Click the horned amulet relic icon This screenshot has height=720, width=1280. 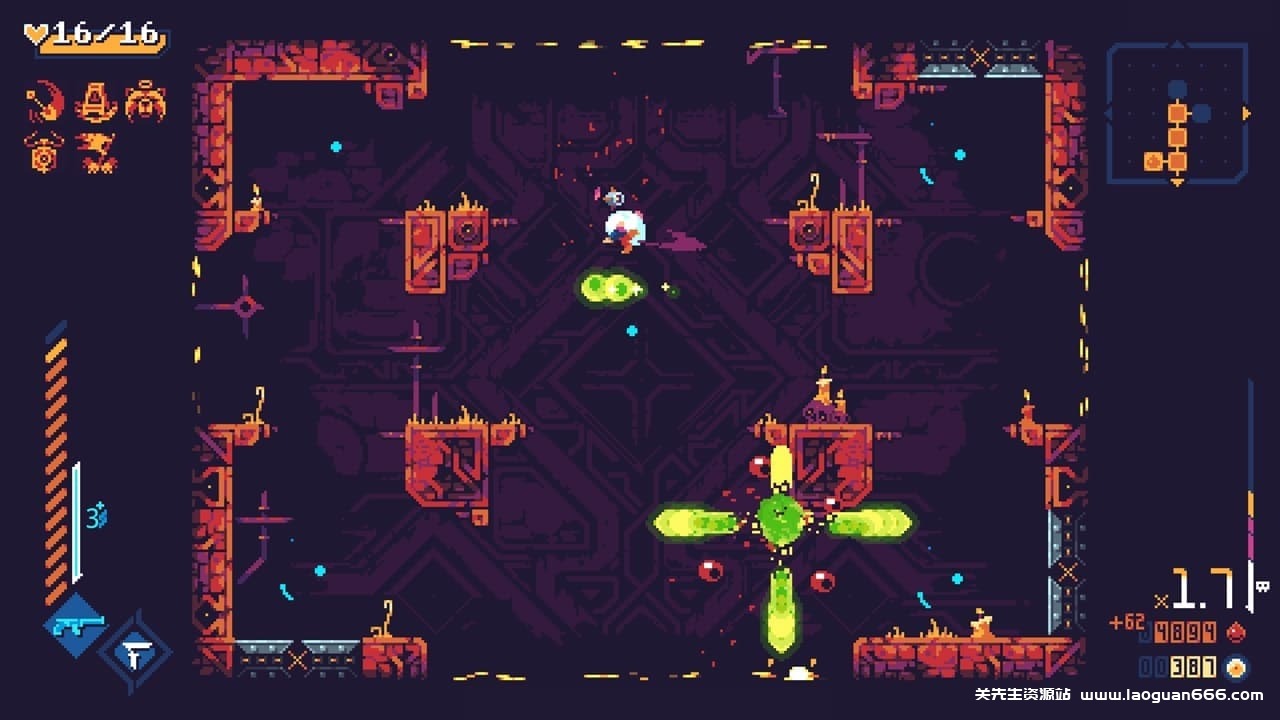tap(42, 151)
